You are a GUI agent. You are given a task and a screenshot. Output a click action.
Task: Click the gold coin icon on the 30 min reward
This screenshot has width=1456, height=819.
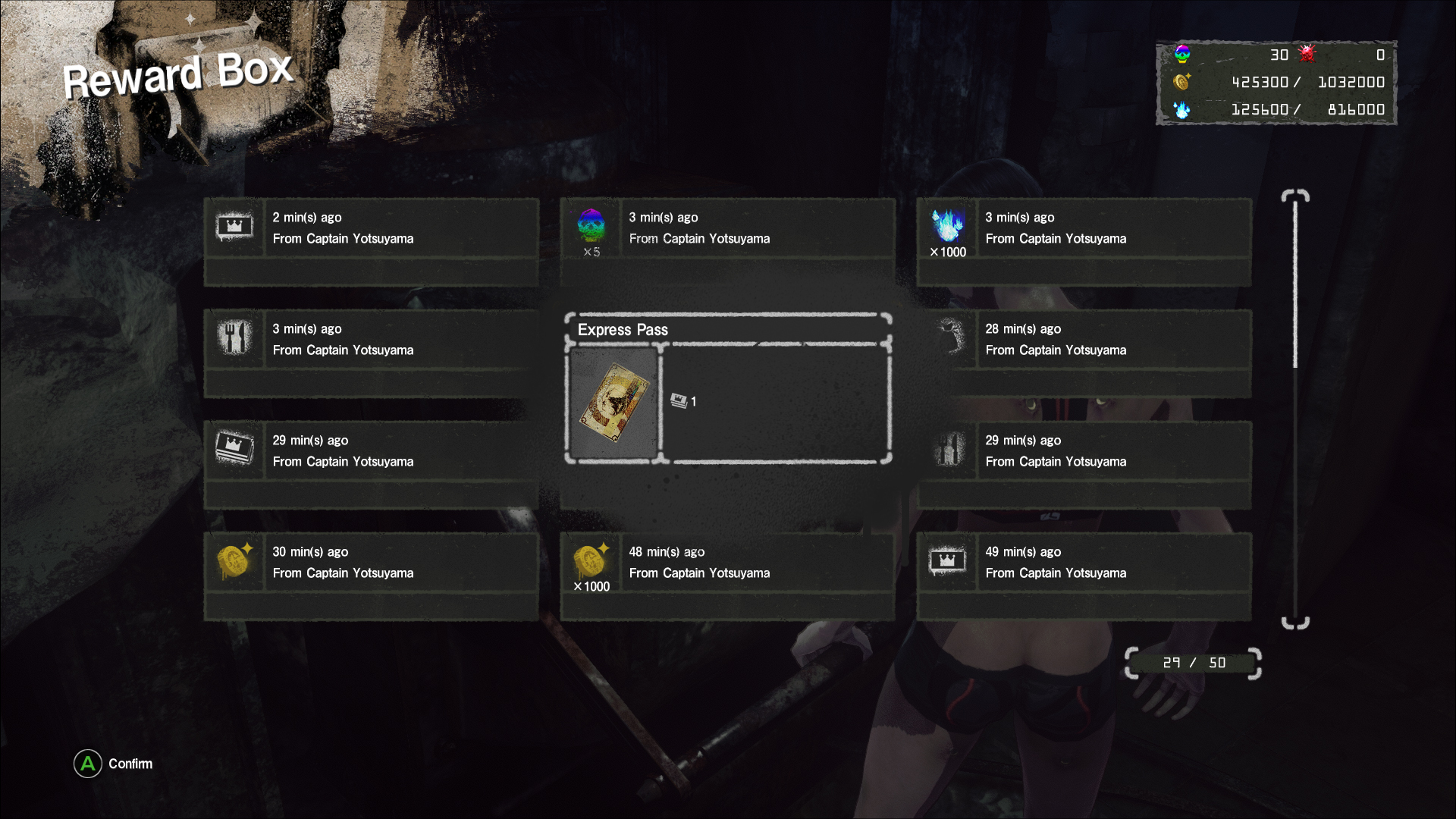click(x=234, y=562)
